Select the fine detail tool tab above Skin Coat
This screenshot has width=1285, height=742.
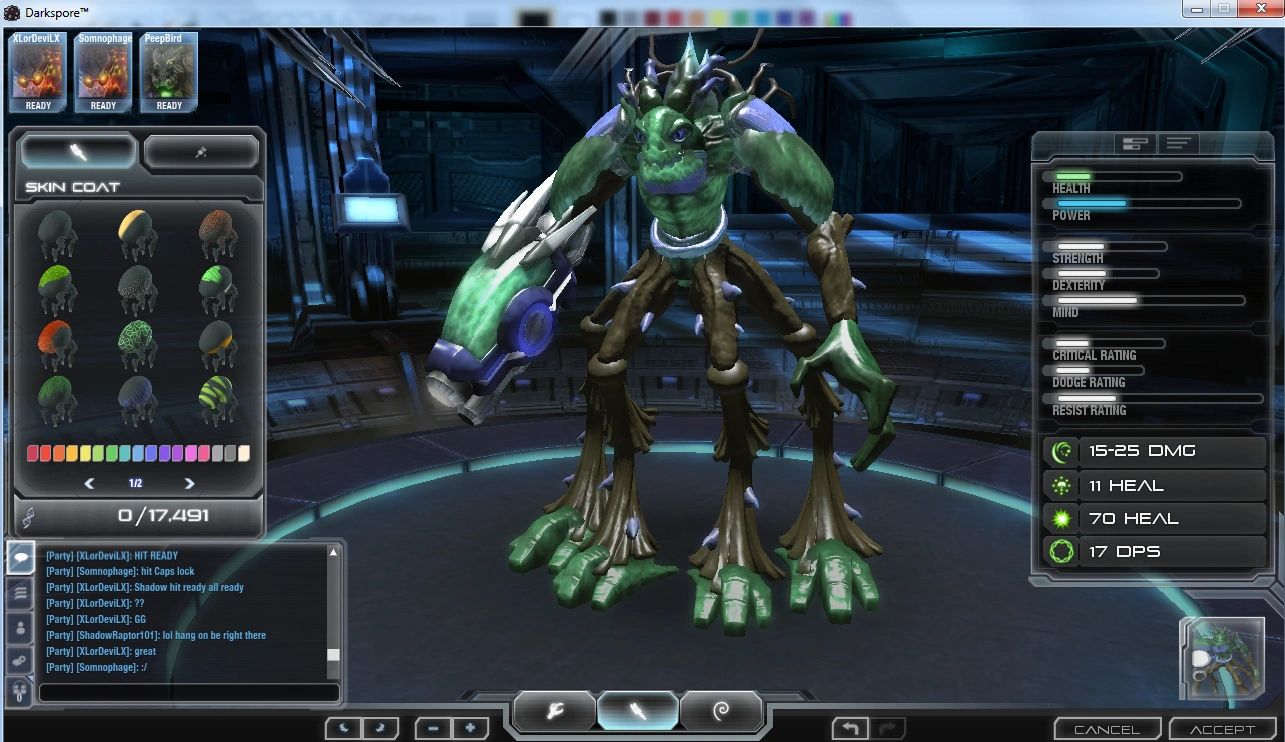tap(200, 151)
